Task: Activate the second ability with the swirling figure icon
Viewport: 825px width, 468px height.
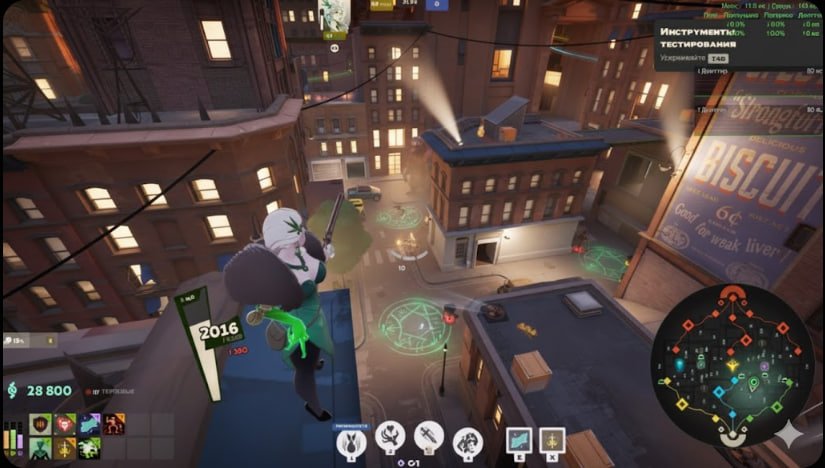Action: click(389, 436)
